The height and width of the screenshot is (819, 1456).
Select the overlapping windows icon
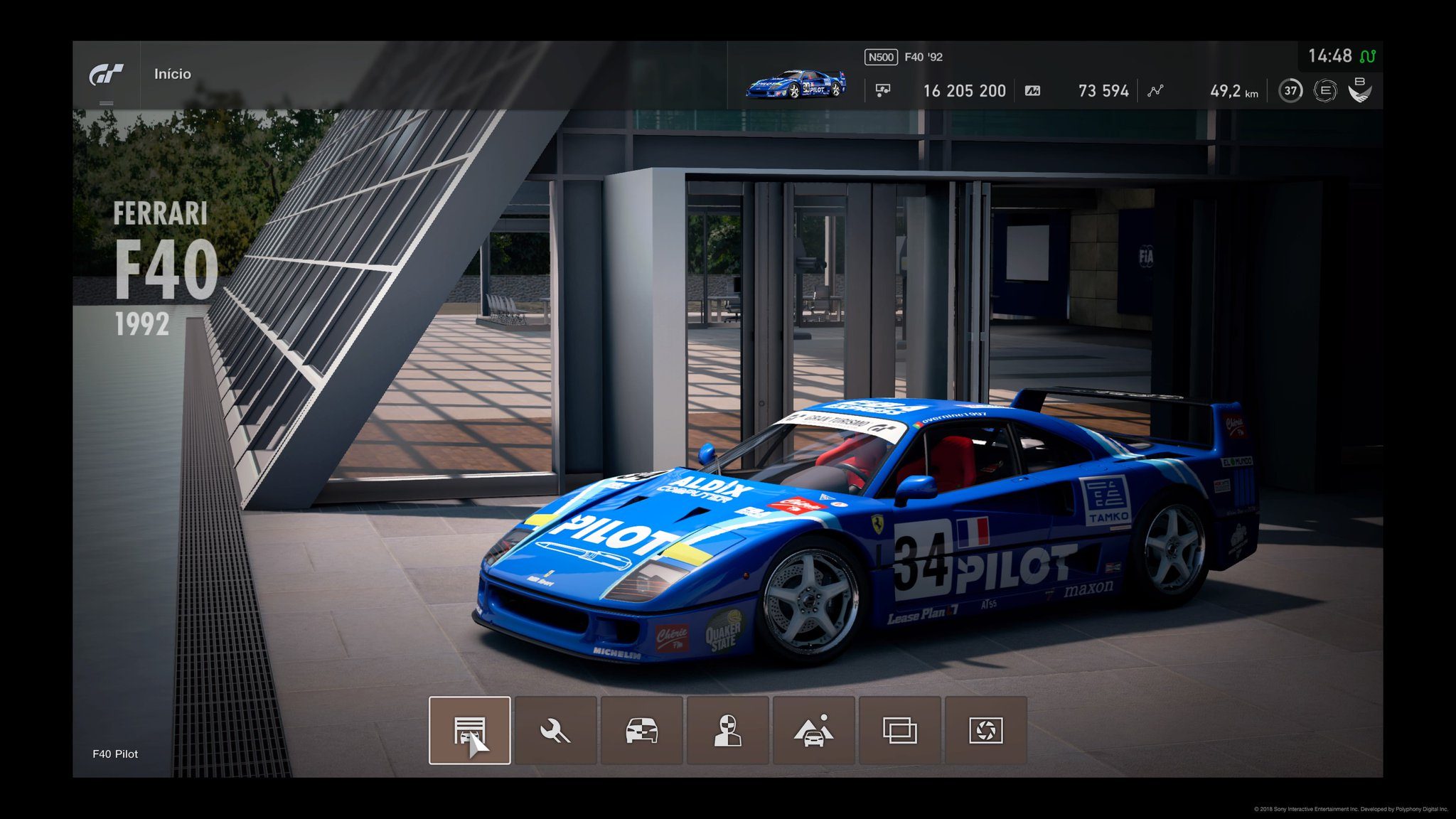pyautogui.click(x=899, y=730)
